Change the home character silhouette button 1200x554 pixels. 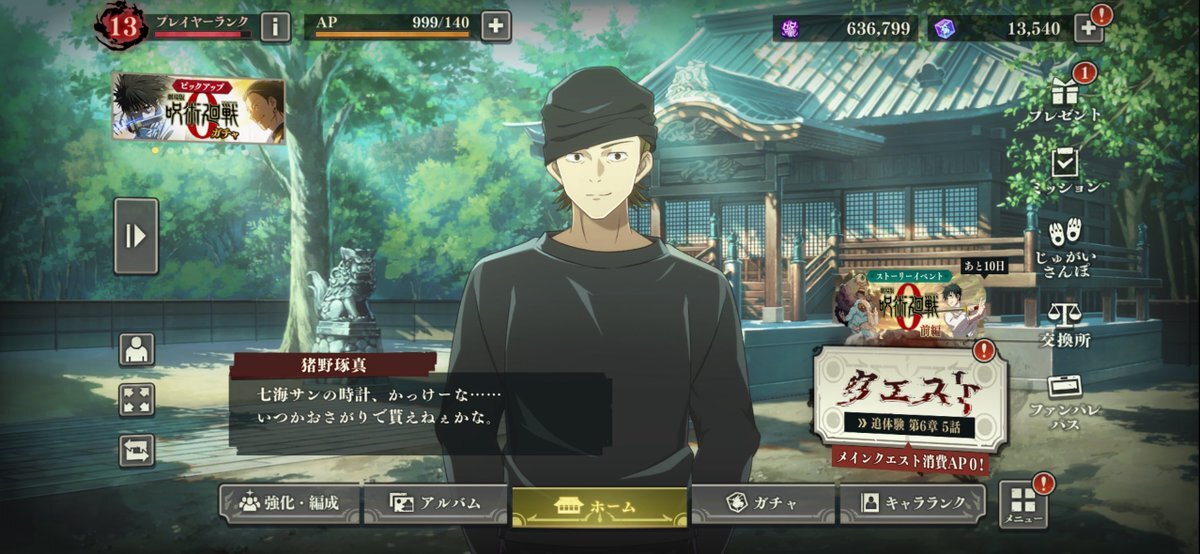(x=137, y=350)
